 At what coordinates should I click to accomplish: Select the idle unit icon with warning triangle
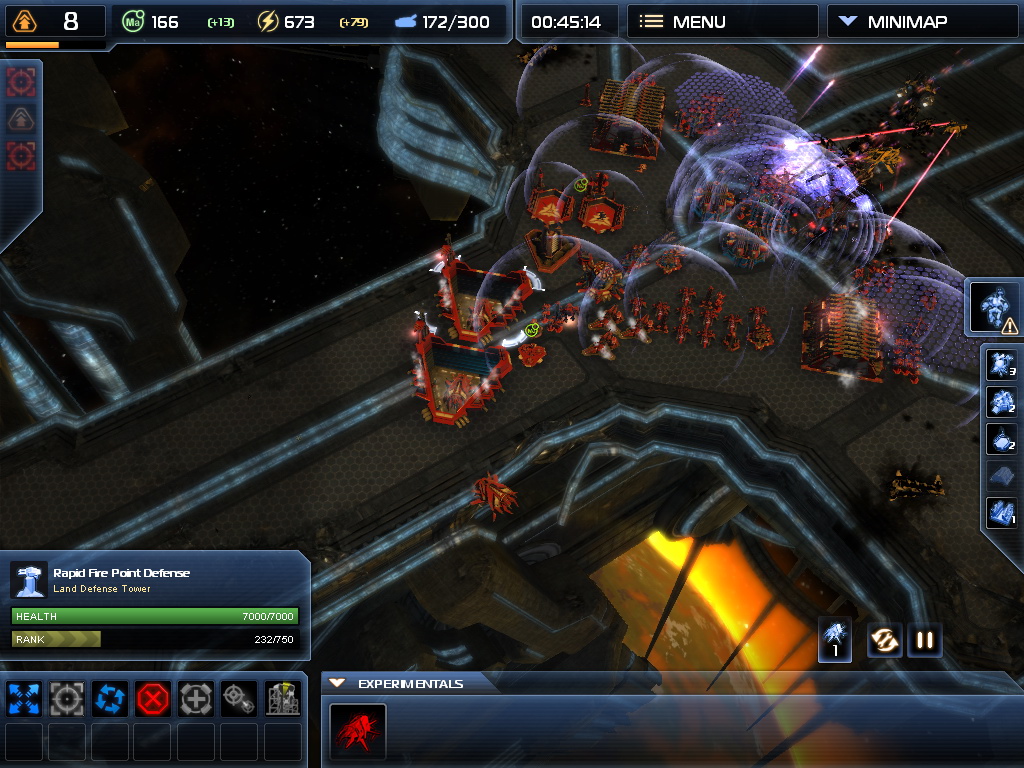coord(996,308)
